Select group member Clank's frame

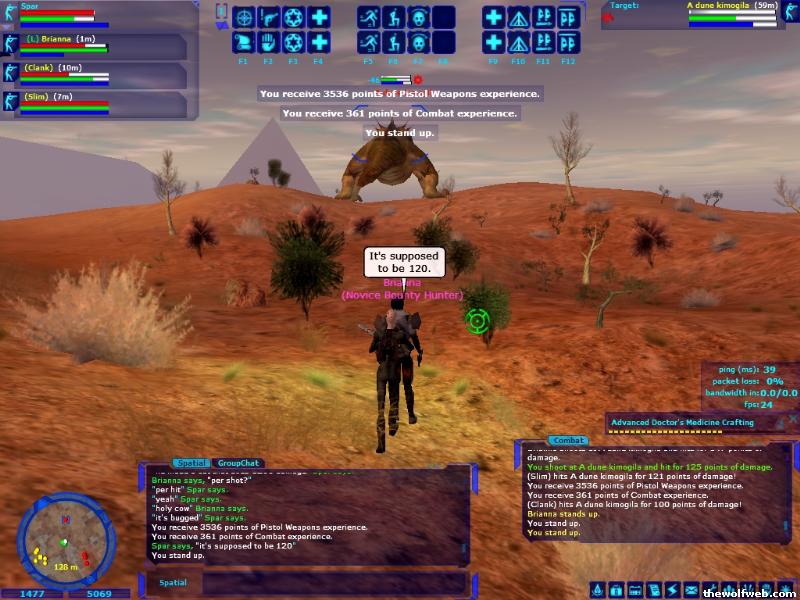click(x=100, y=76)
